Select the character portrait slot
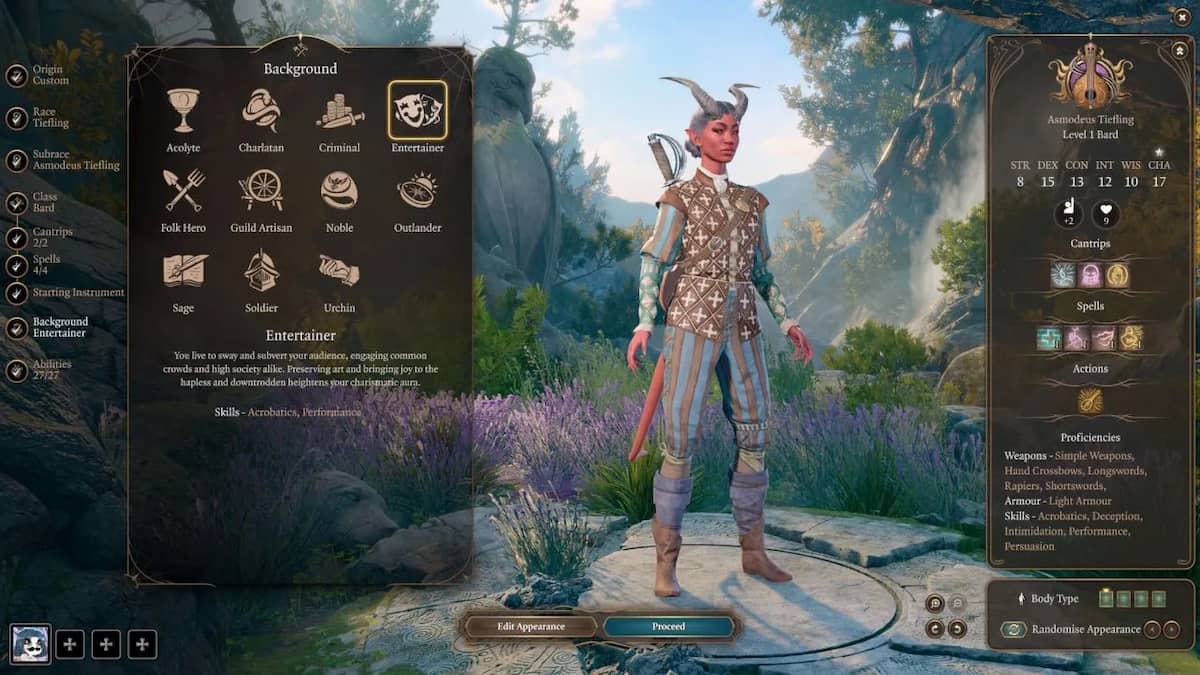1200x675 pixels. coord(30,644)
